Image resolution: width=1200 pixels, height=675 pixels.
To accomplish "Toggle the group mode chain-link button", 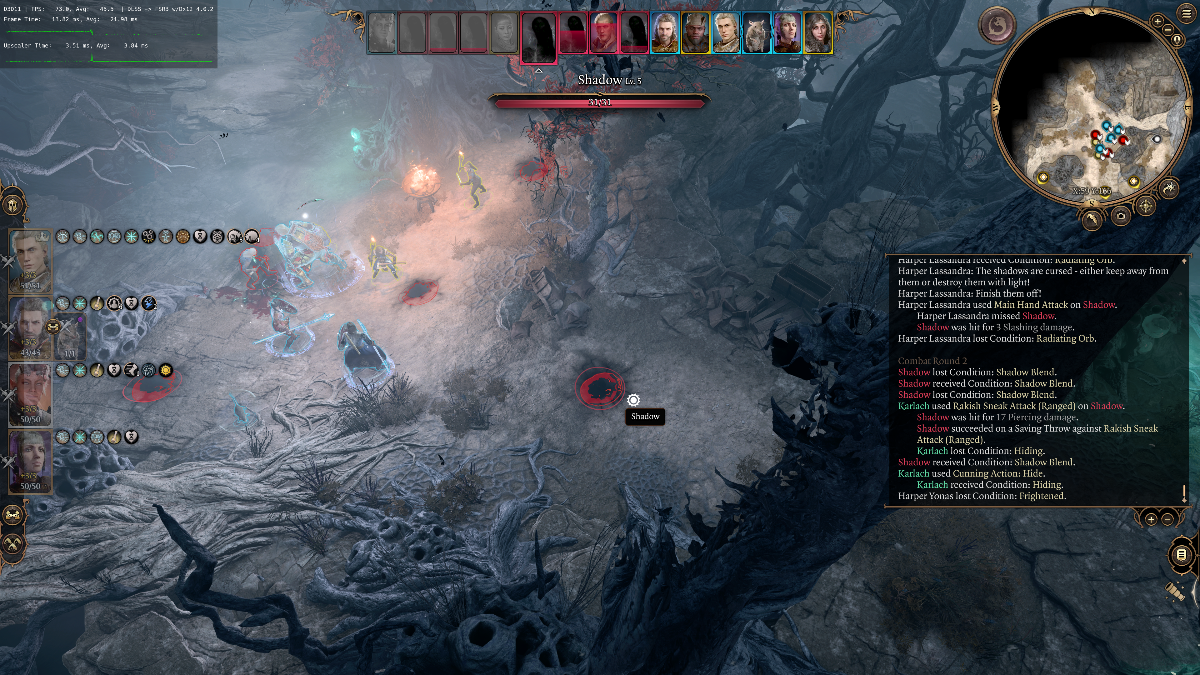I will 13,514.
